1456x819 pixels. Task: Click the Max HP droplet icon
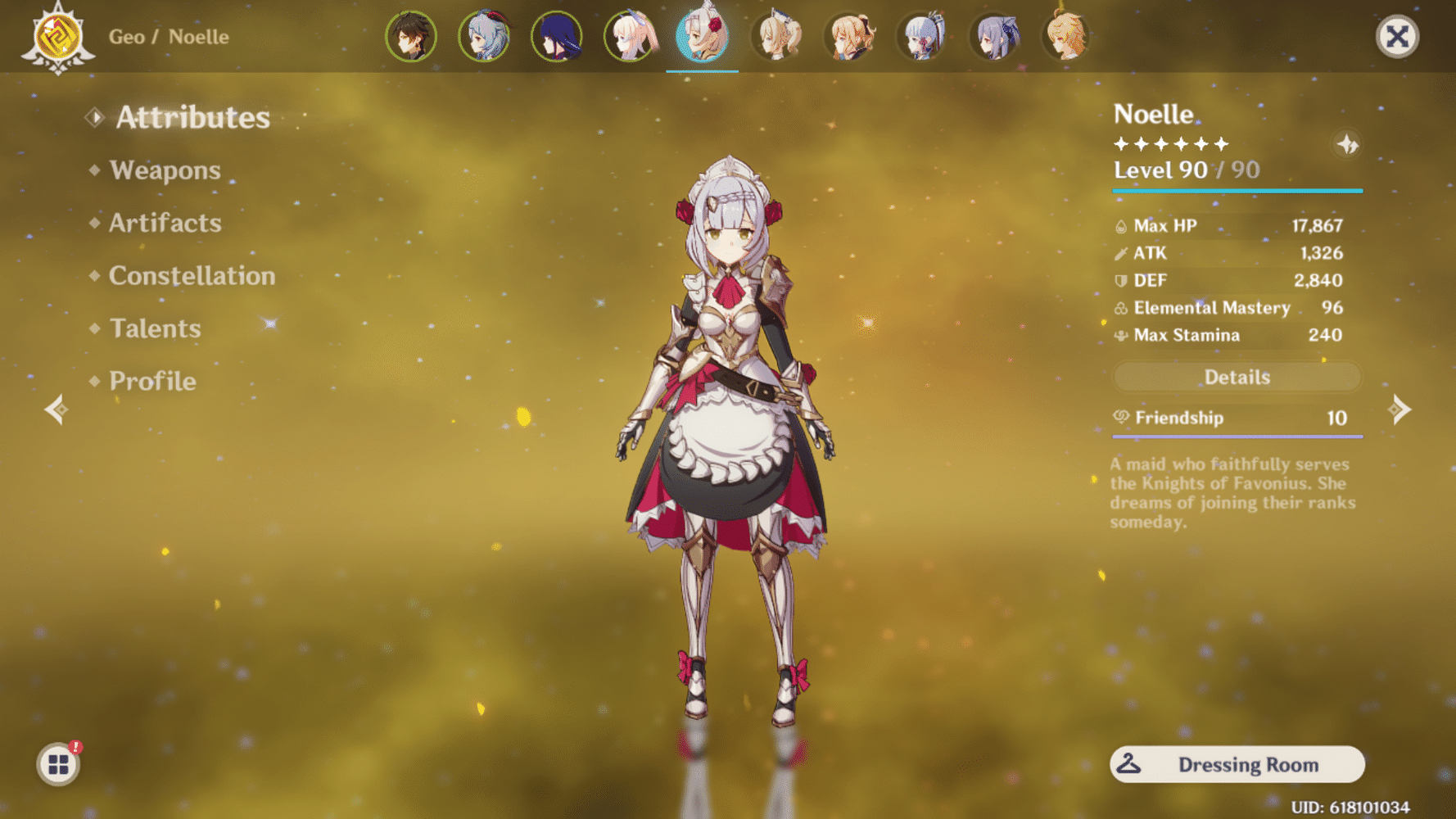[1120, 225]
